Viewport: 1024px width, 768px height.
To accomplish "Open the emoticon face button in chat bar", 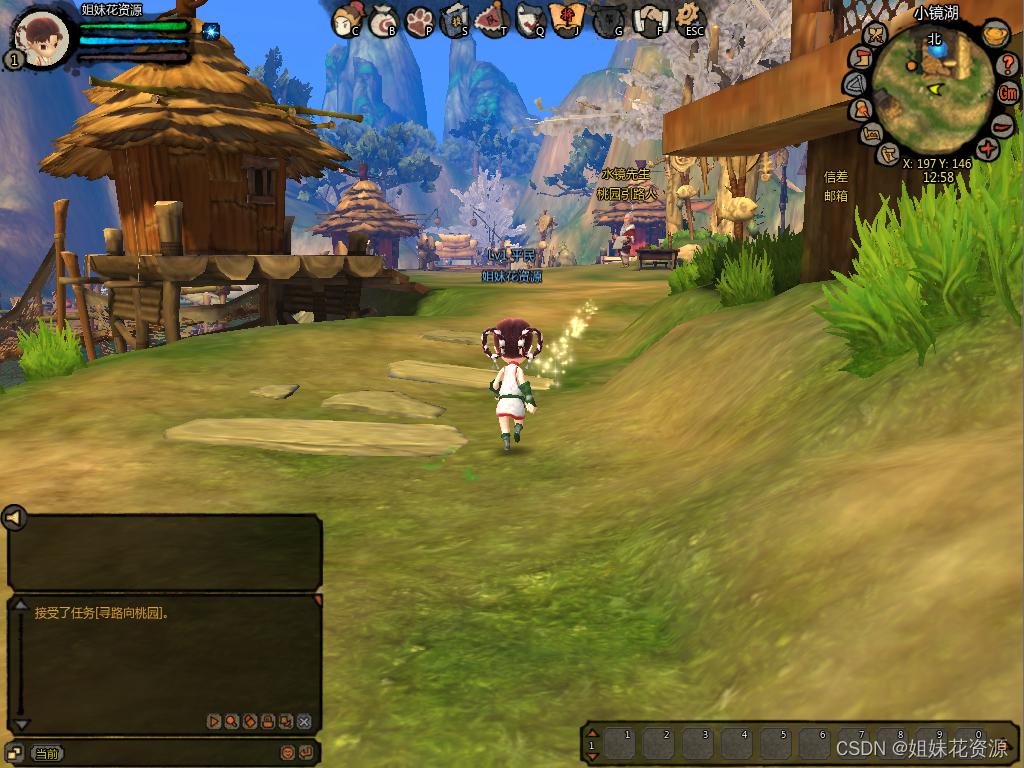I will 287,752.
